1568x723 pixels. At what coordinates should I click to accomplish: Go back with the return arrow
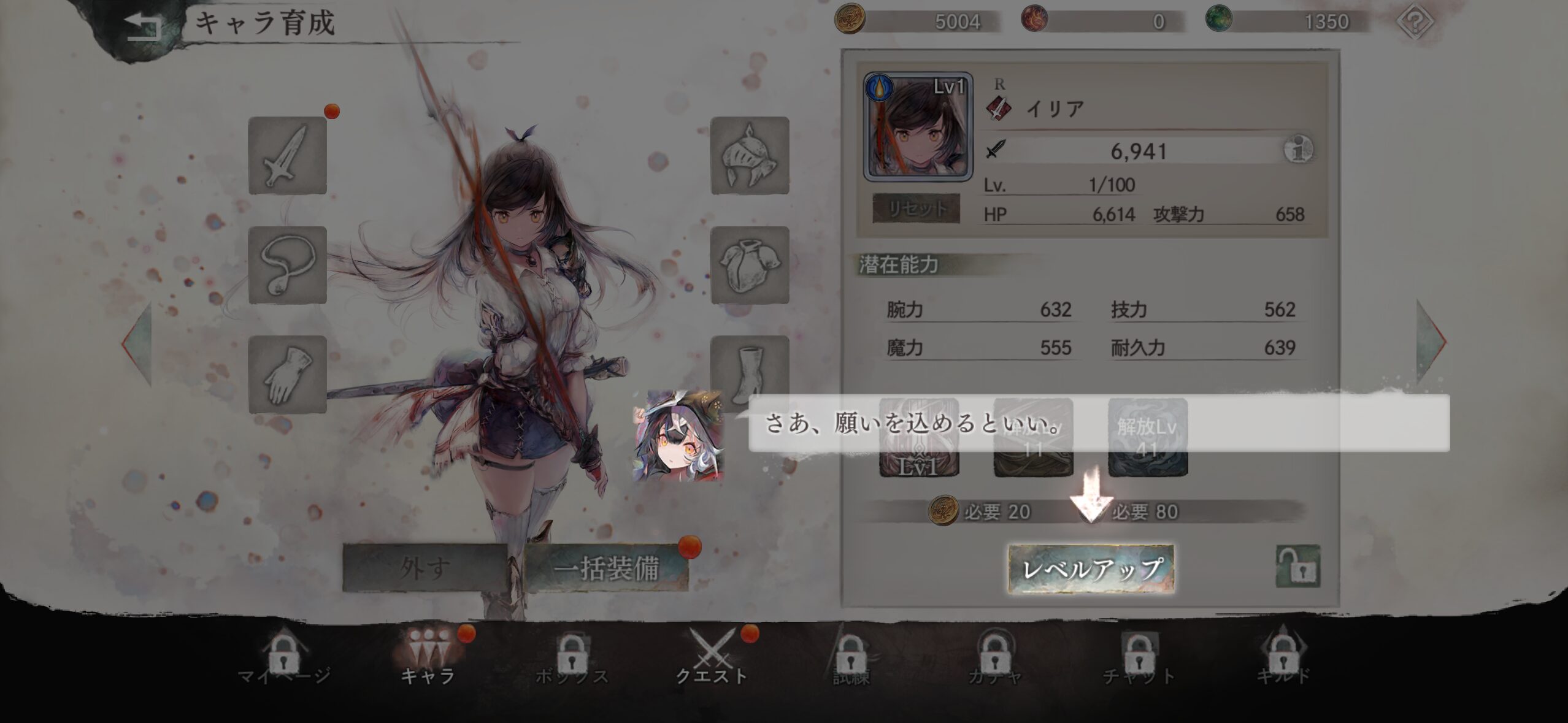(142, 26)
